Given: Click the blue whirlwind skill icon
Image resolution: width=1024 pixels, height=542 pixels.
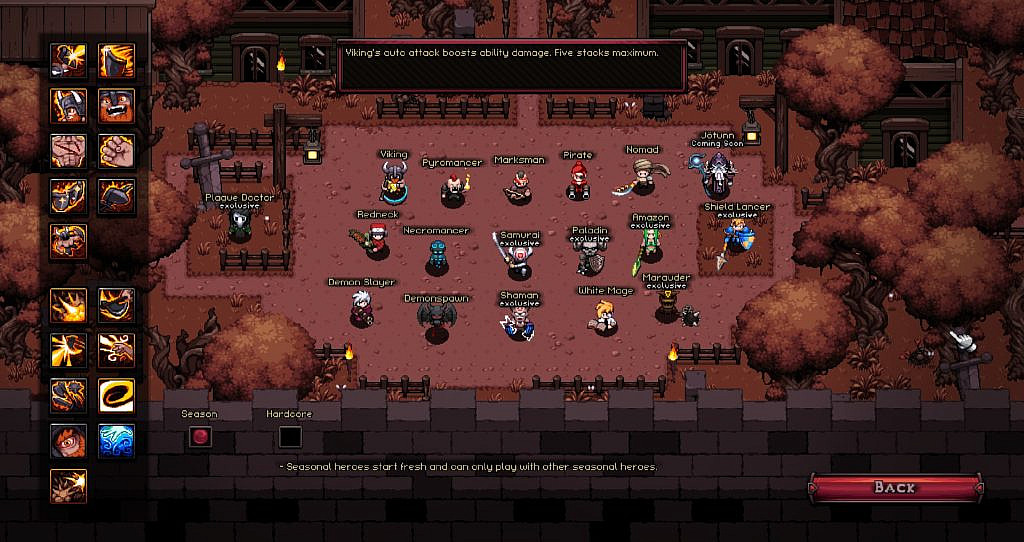Looking at the screenshot, I should click(116, 440).
